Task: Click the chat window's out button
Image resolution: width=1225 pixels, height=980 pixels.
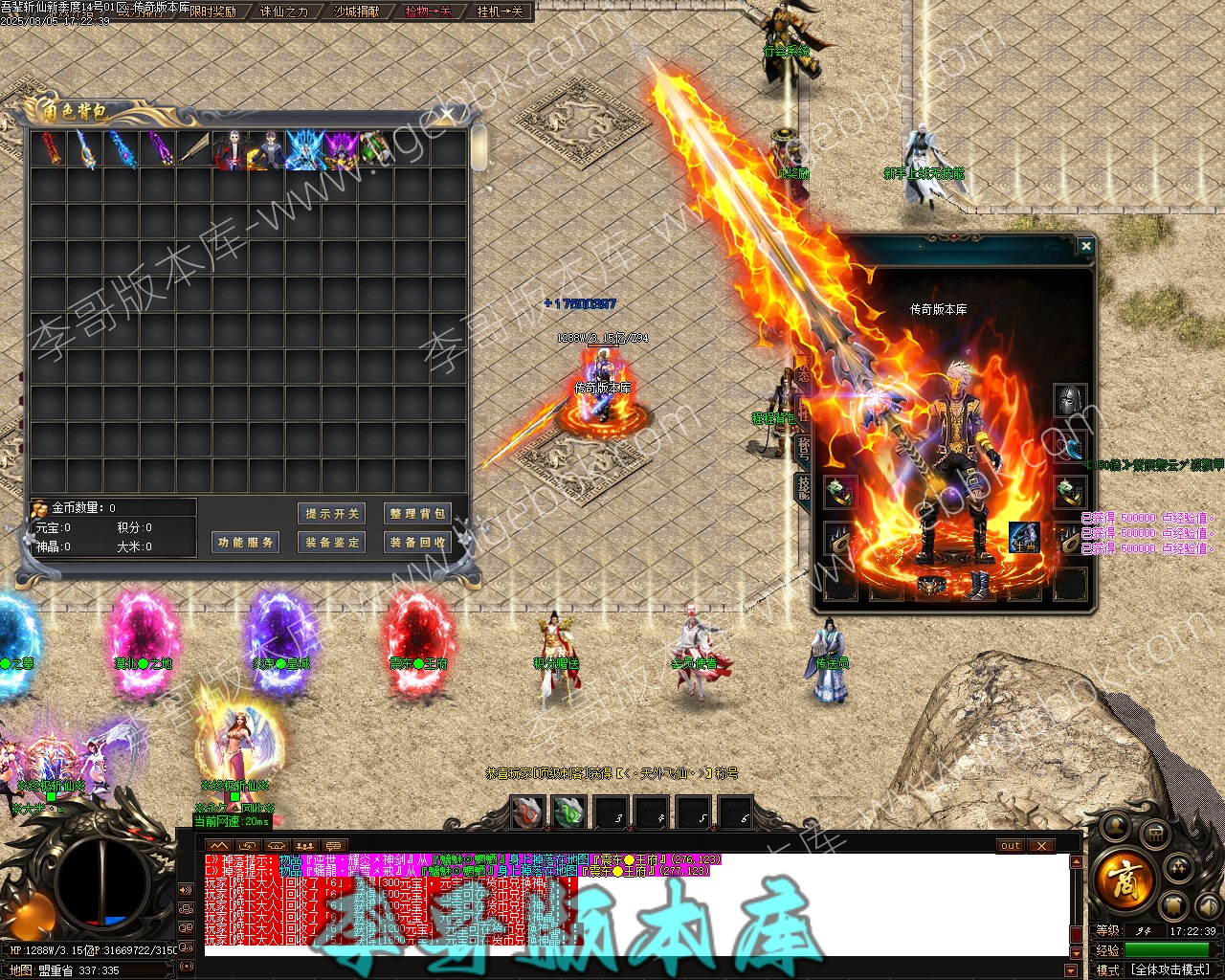Action: pyautogui.click(x=1011, y=846)
